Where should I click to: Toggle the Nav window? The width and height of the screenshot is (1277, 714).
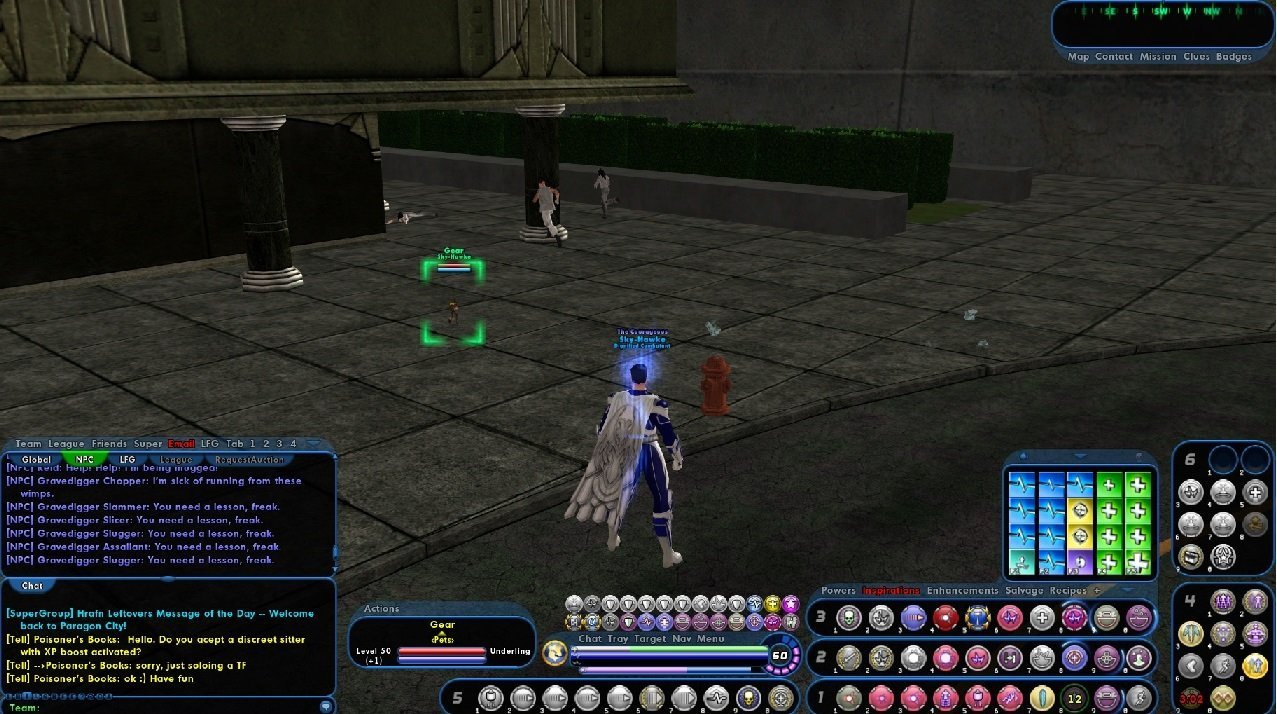pyautogui.click(x=682, y=638)
